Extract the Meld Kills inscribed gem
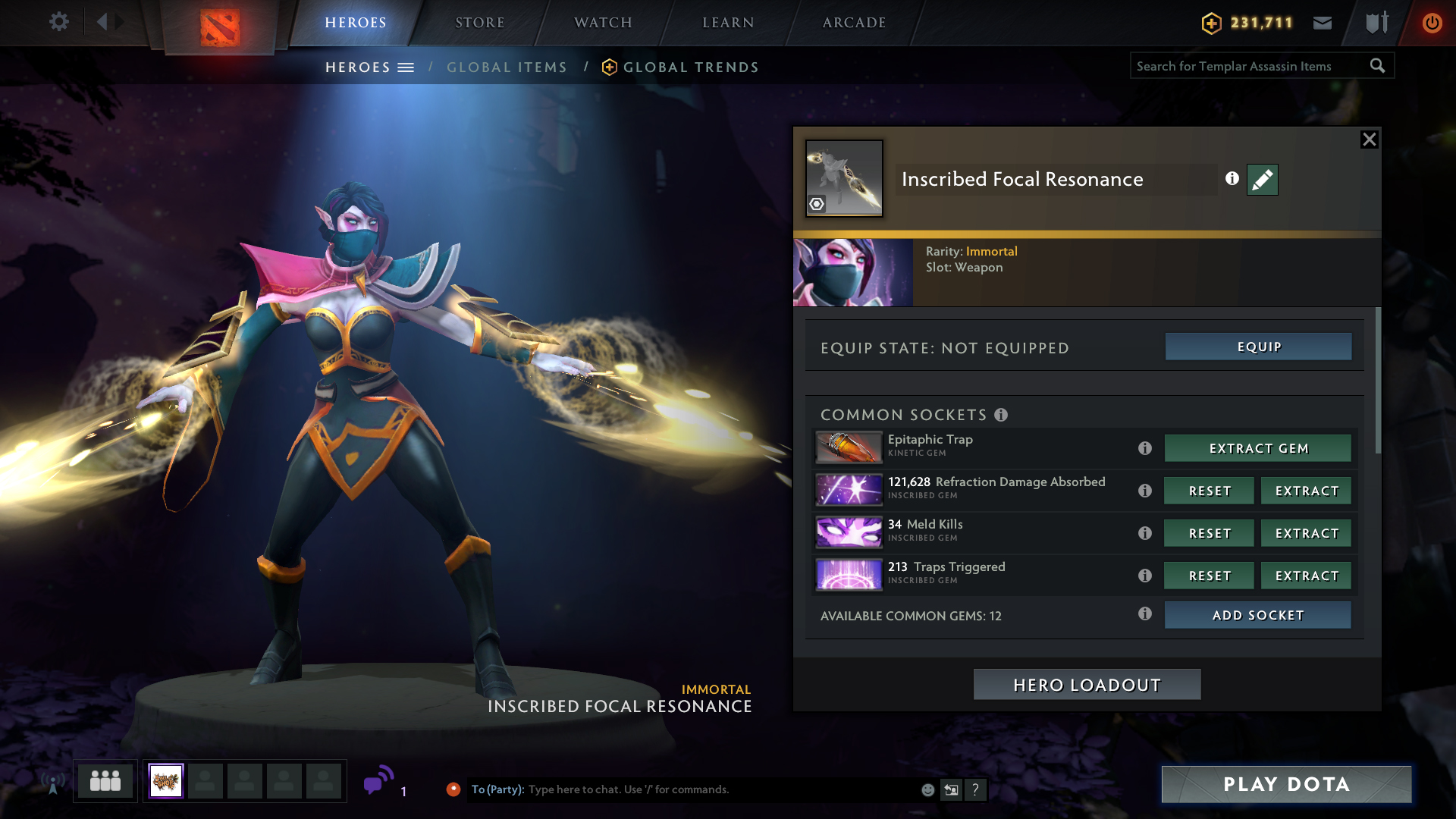Image resolution: width=1456 pixels, height=819 pixels. click(x=1306, y=533)
